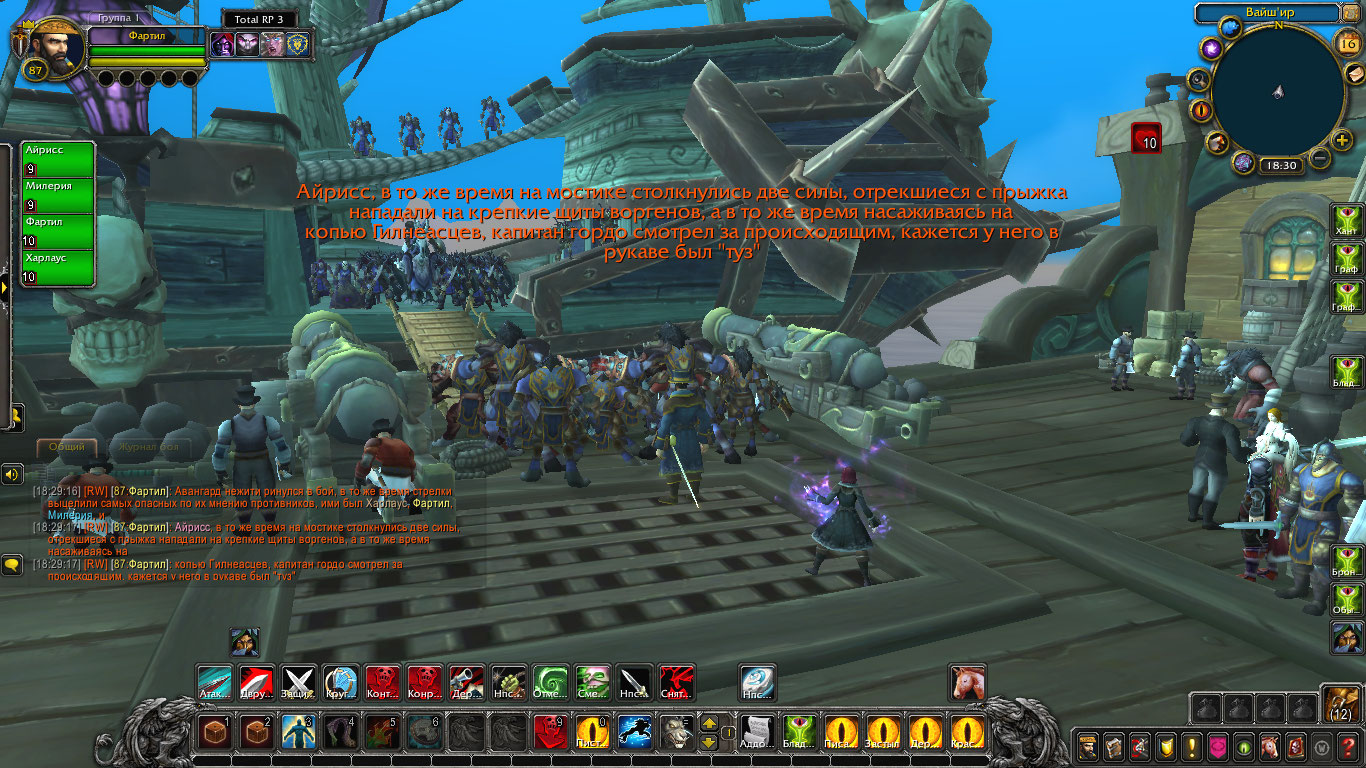Use the green swirl Отме... ability
The height and width of the screenshot is (768, 1366).
(x=550, y=682)
